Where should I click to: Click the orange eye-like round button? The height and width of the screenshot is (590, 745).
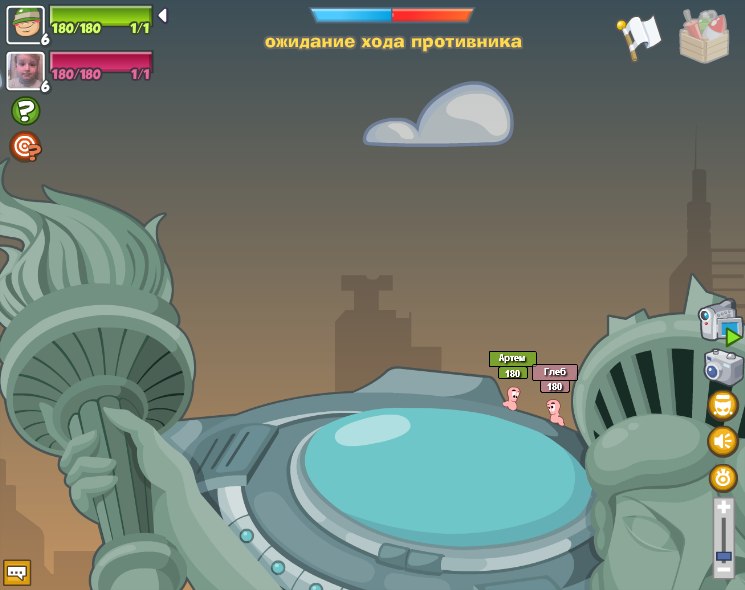click(x=723, y=478)
